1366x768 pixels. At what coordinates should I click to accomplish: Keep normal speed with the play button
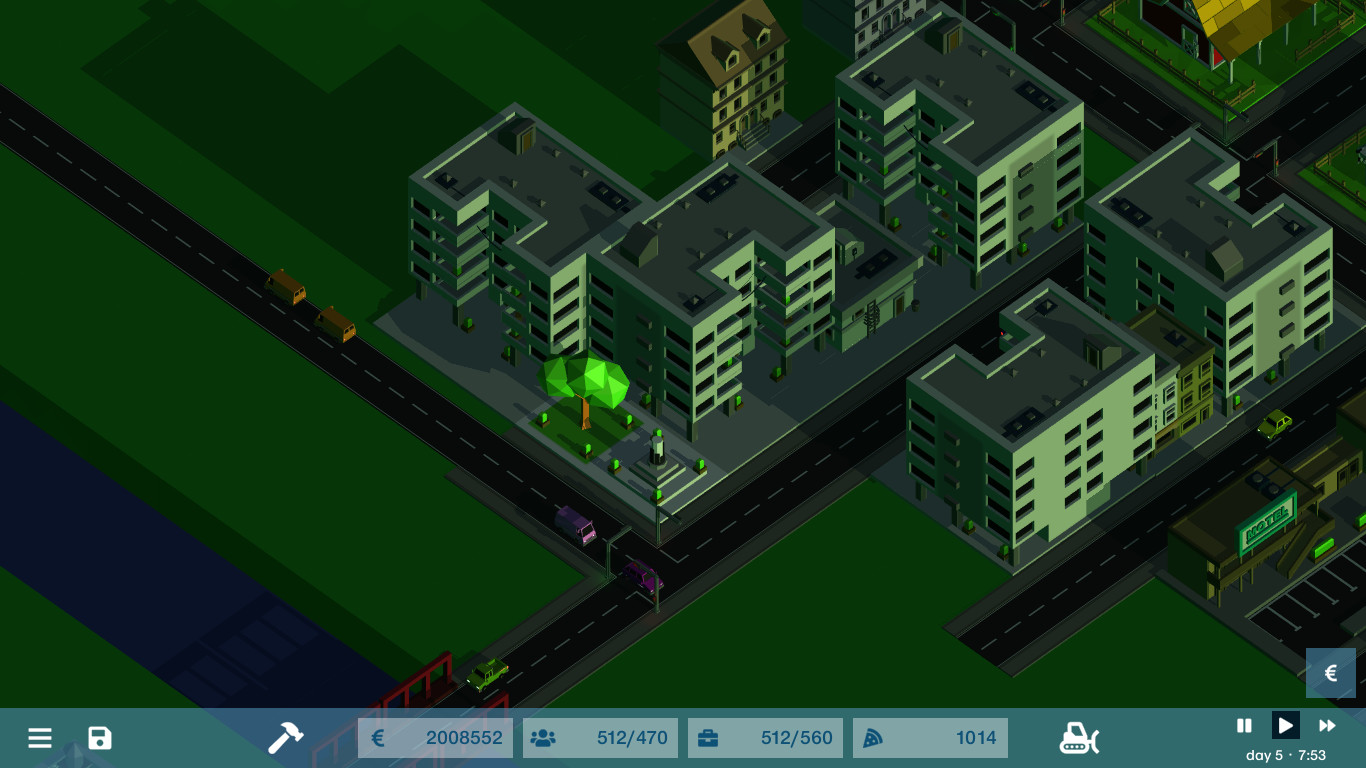coord(1285,726)
